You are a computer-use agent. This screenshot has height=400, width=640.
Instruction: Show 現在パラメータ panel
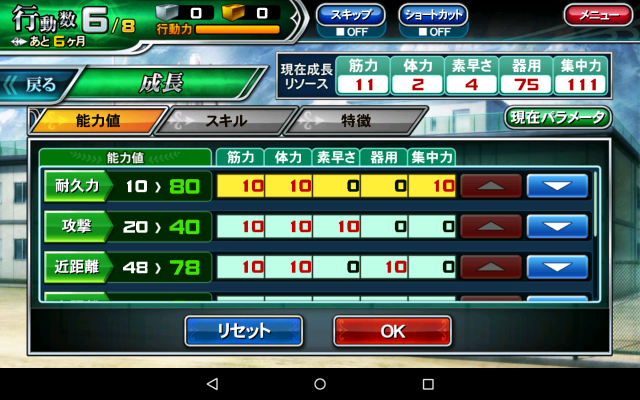(x=558, y=117)
